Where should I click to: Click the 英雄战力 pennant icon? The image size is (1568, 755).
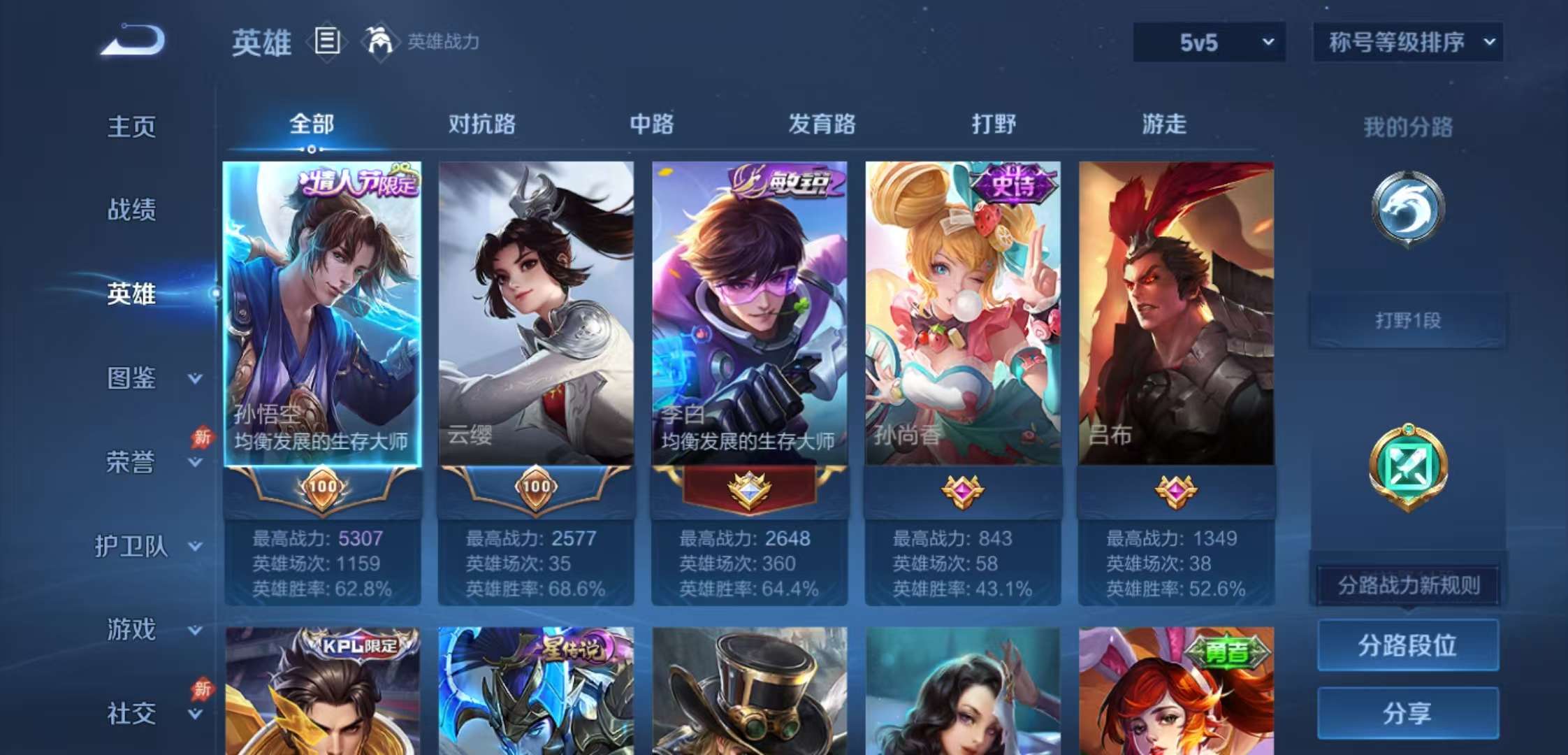pos(375,42)
